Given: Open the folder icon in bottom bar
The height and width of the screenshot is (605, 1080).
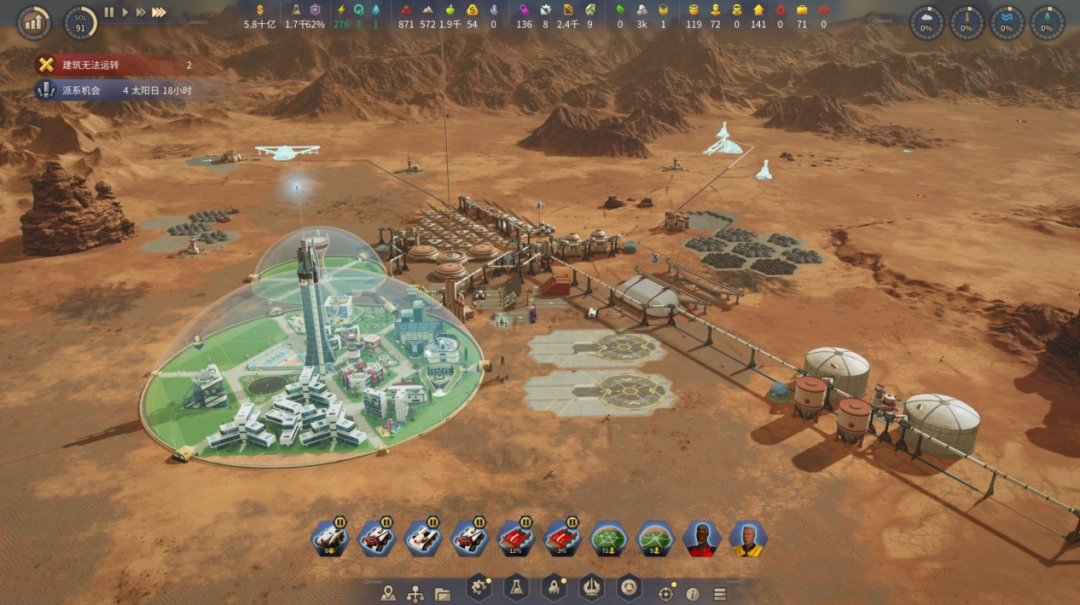Looking at the screenshot, I should tap(442, 593).
